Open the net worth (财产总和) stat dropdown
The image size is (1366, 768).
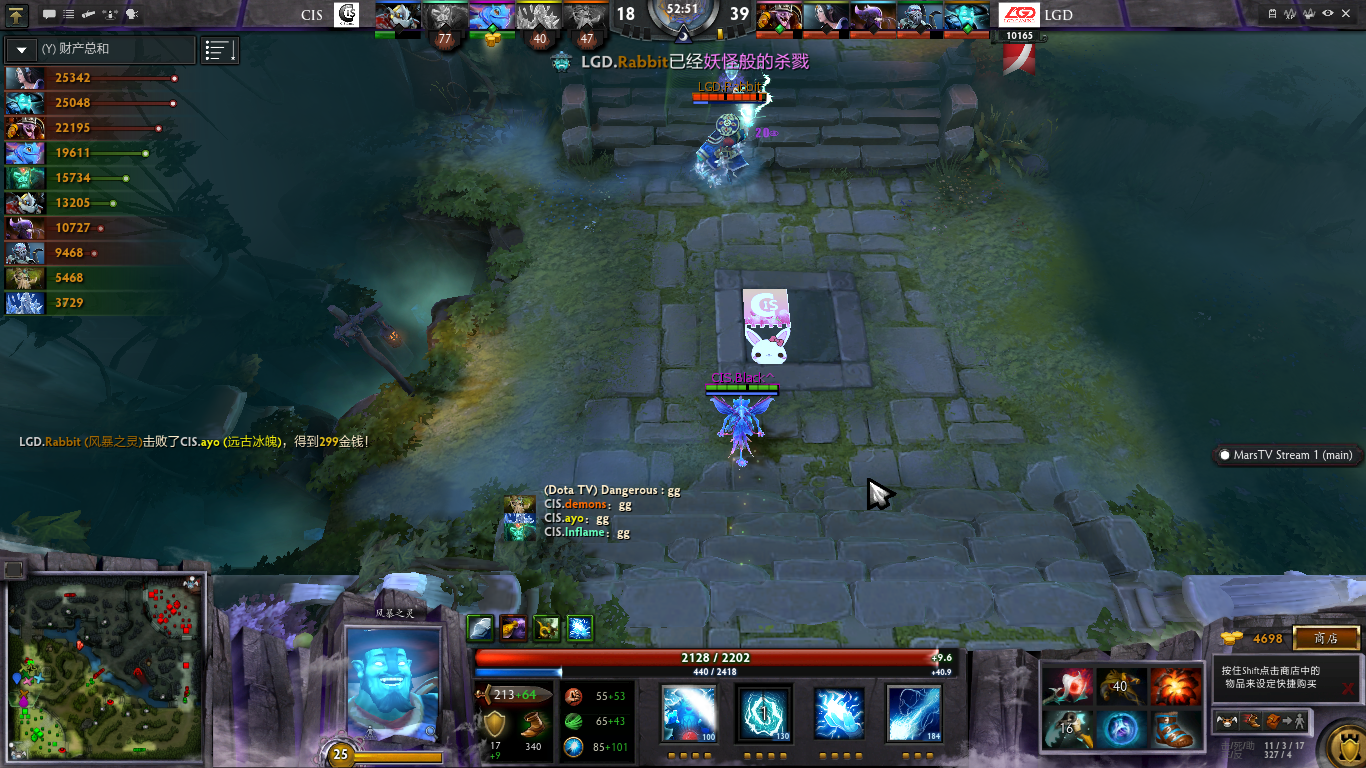point(21,50)
